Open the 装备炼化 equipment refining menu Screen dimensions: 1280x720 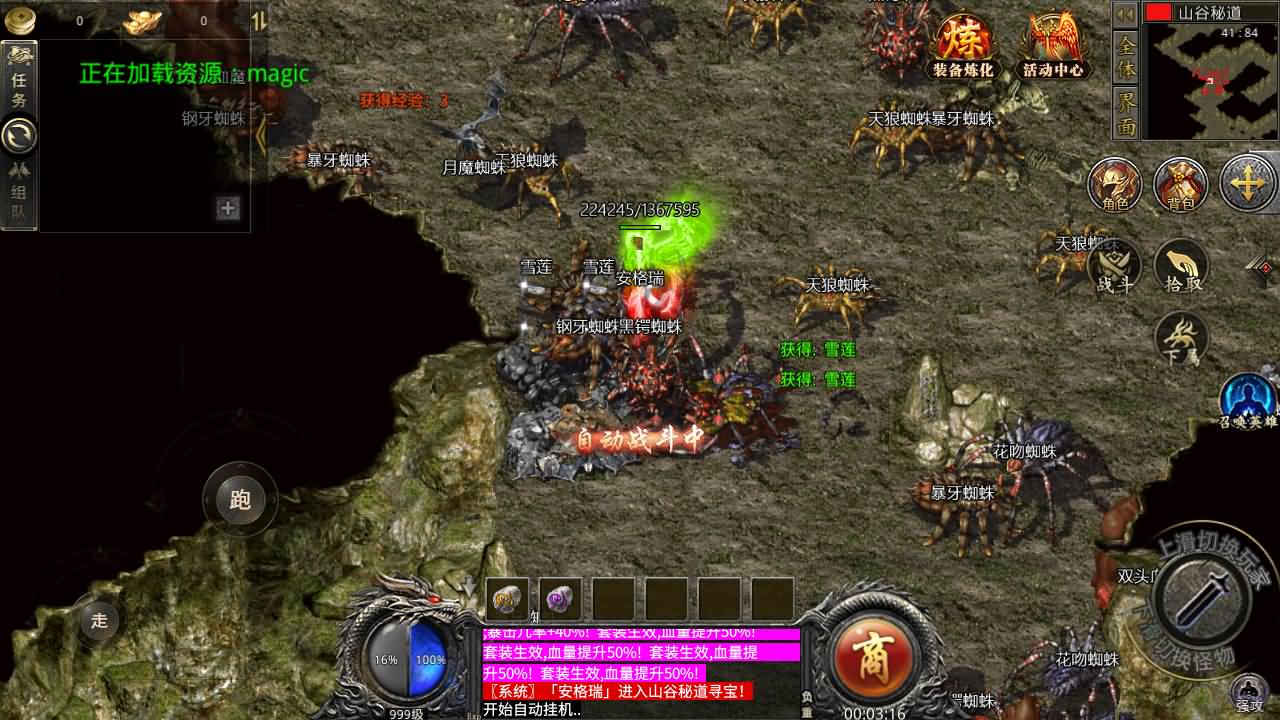point(963,46)
